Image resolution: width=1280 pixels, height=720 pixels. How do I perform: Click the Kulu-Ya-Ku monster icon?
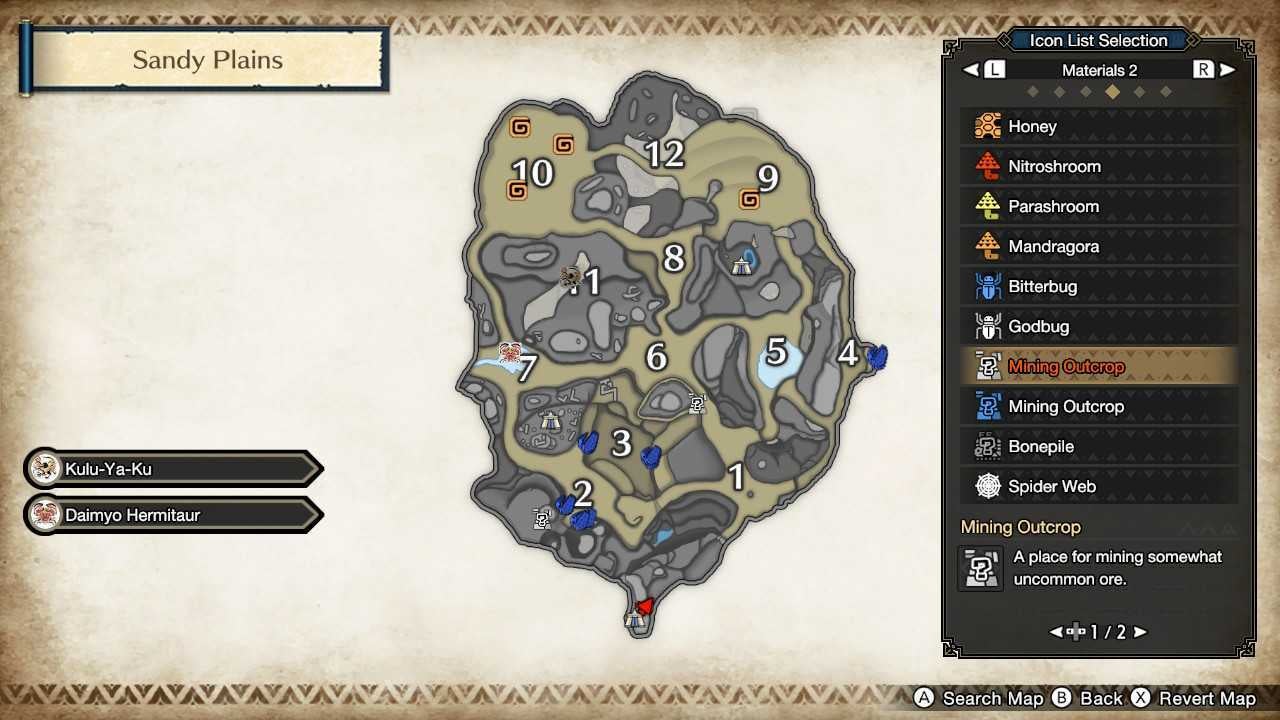click(45, 467)
